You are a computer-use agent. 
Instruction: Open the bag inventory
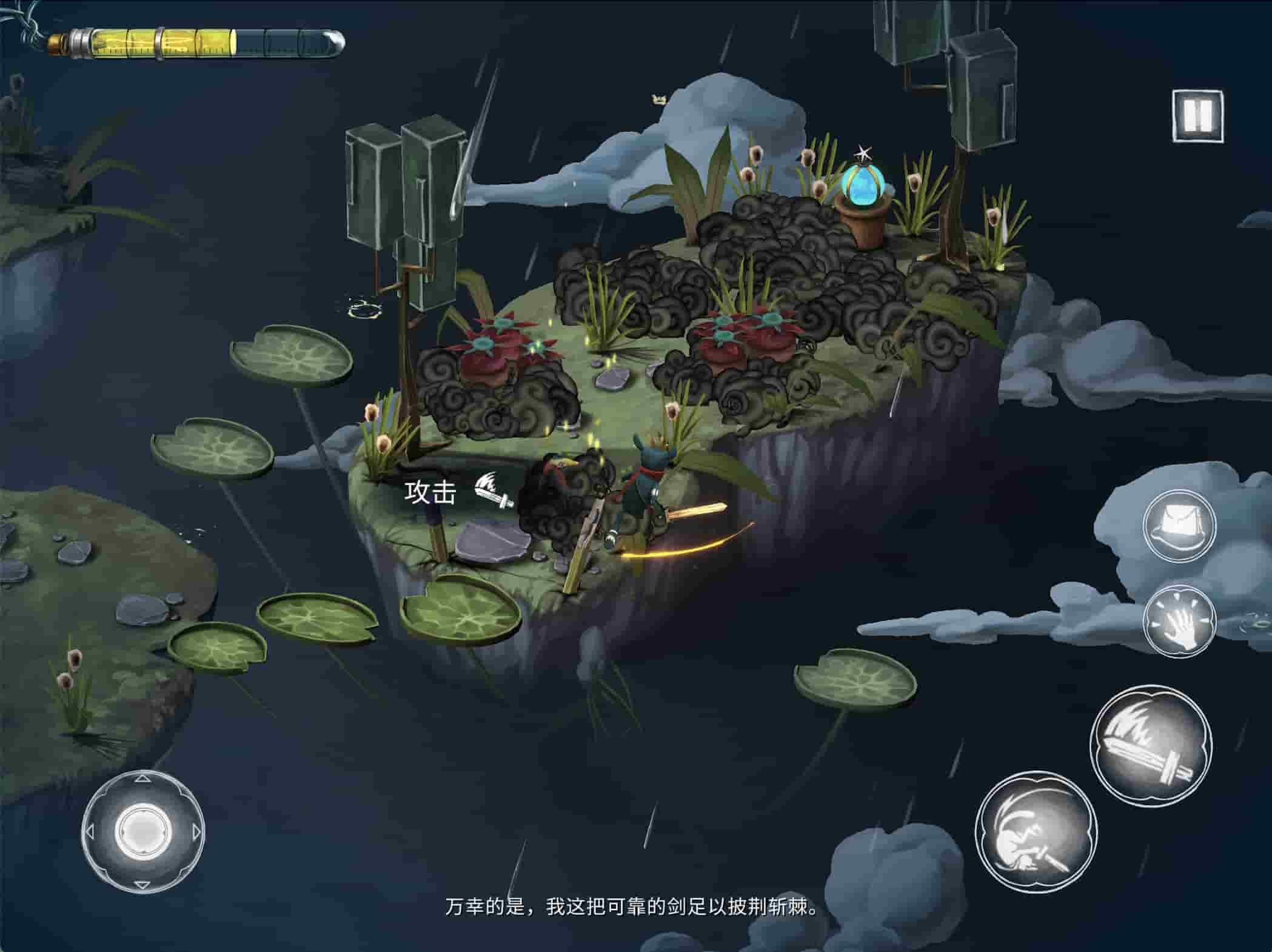click(1179, 524)
